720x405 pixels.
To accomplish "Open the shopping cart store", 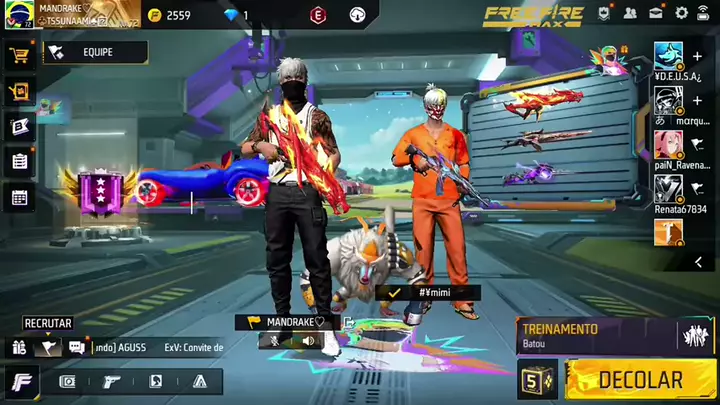I will click(x=18, y=56).
